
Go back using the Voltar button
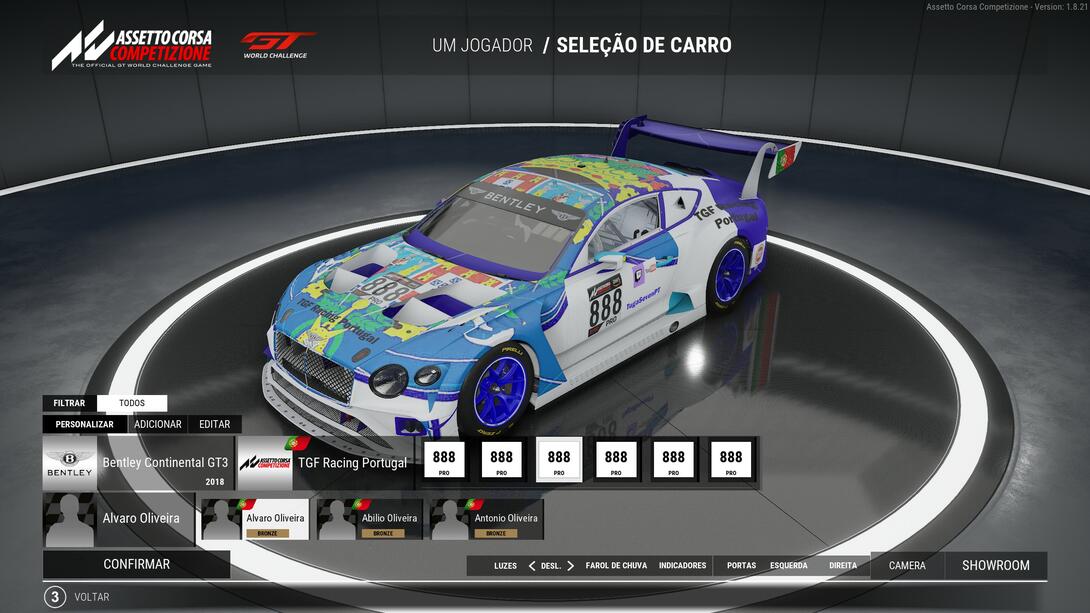pyautogui.click(x=91, y=597)
